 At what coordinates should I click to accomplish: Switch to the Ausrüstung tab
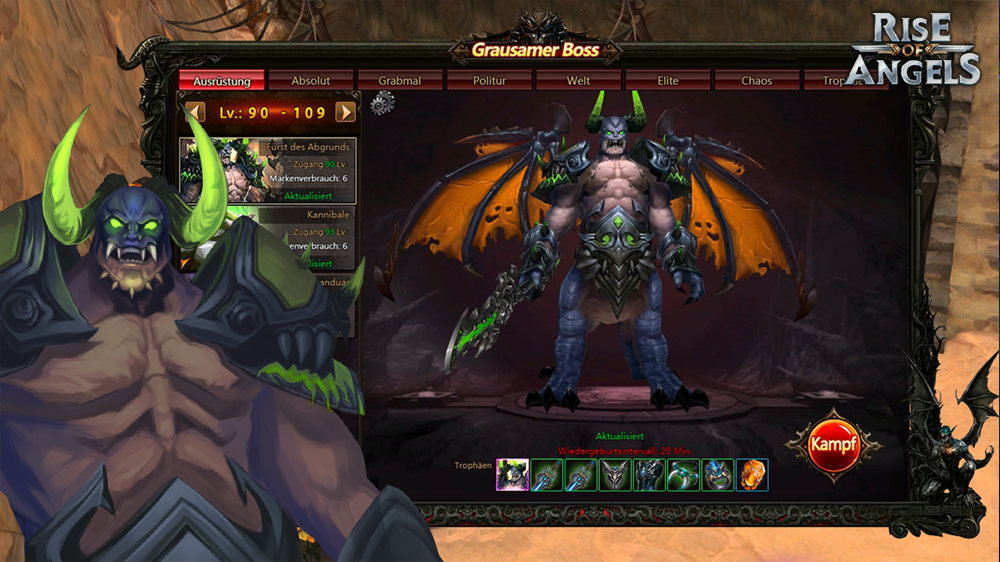point(221,81)
